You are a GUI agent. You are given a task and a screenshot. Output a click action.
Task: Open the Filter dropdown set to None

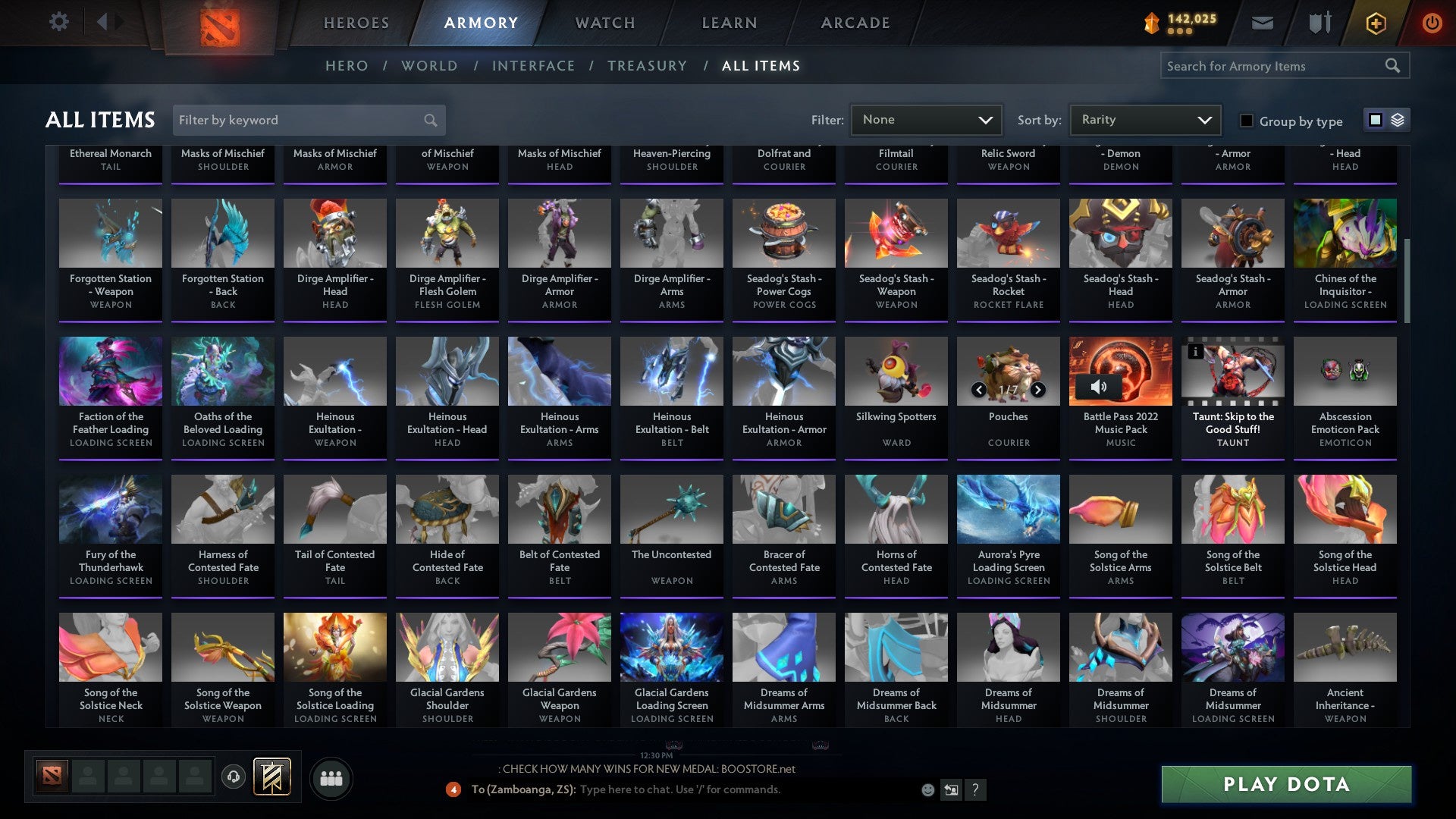click(x=926, y=119)
